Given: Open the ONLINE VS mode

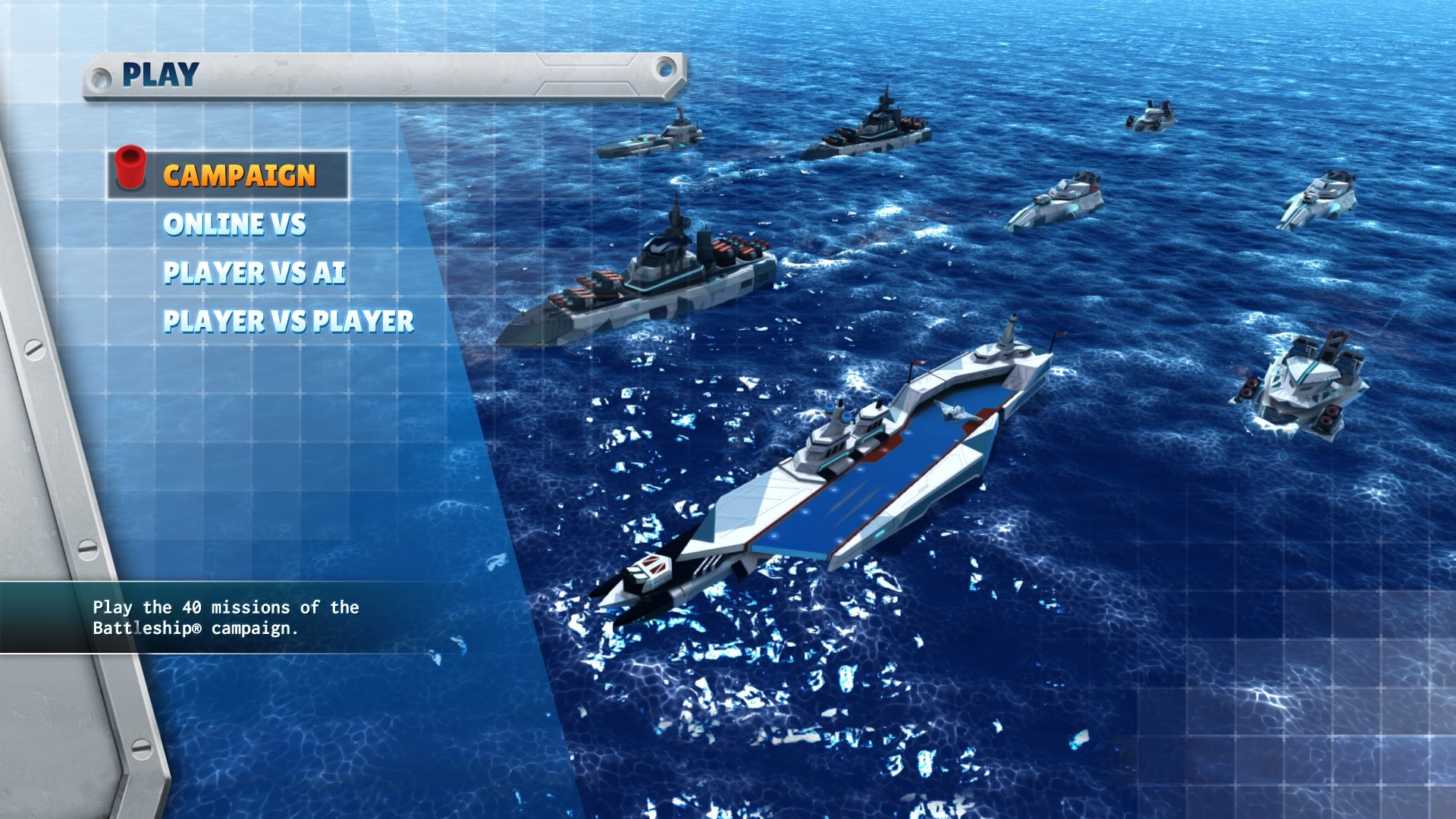Looking at the screenshot, I should click(235, 224).
